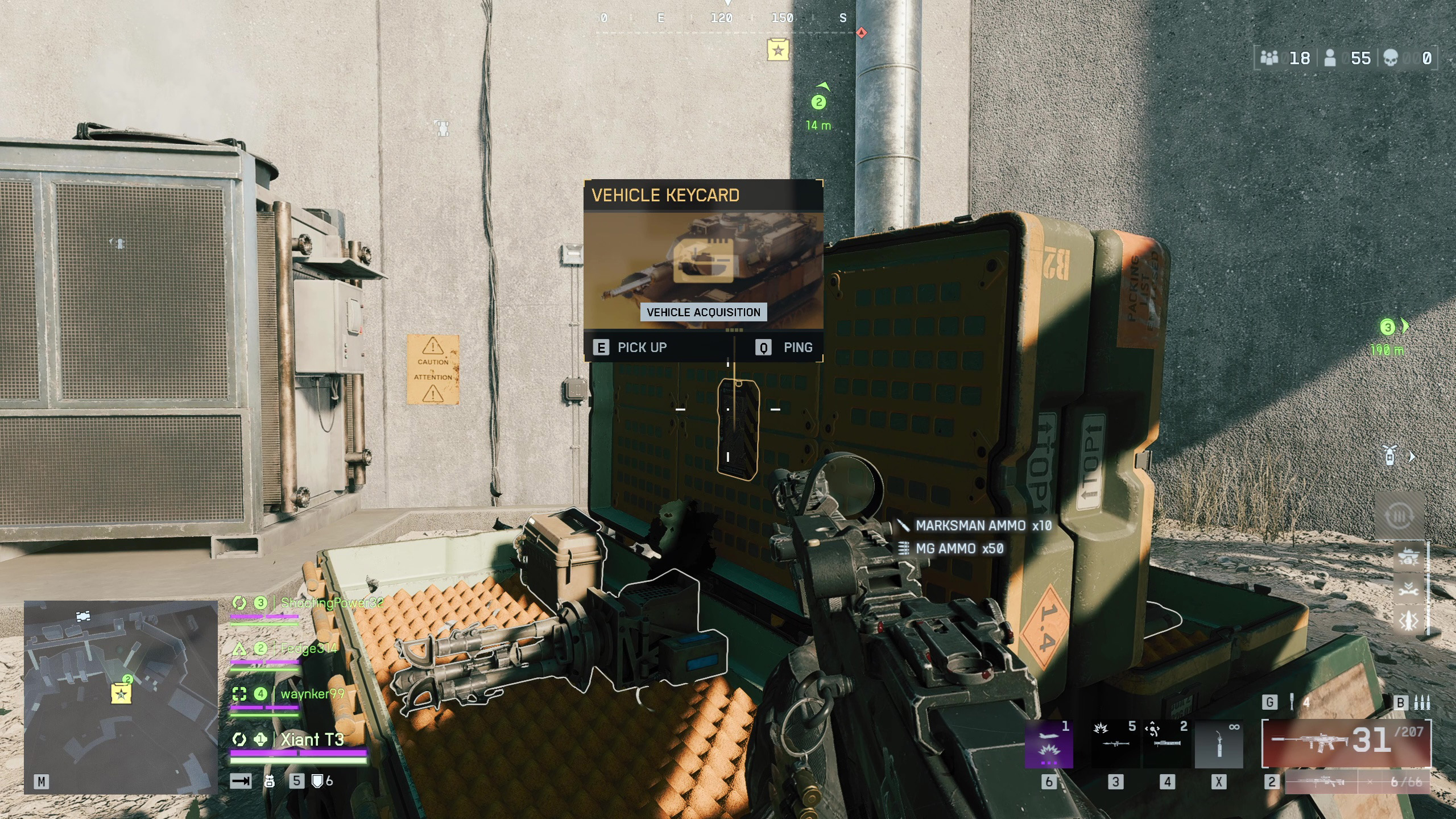Select the primary assault rifle slot
Image resolution: width=1456 pixels, height=819 pixels.
pos(1346,743)
